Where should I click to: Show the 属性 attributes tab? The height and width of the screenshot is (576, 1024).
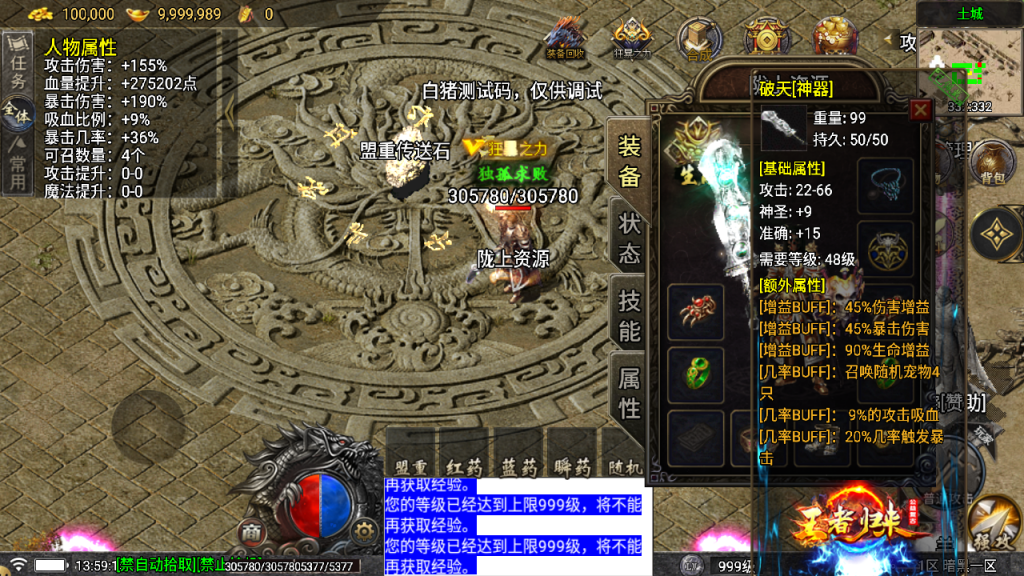(629, 392)
